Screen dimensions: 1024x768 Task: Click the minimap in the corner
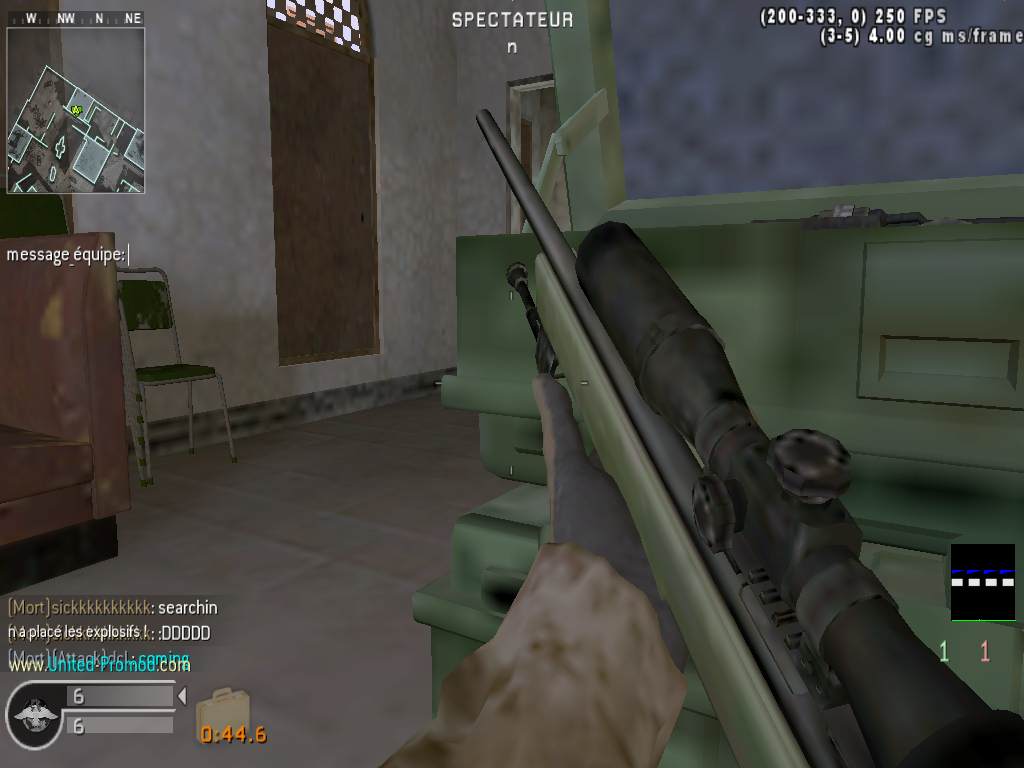[76, 110]
